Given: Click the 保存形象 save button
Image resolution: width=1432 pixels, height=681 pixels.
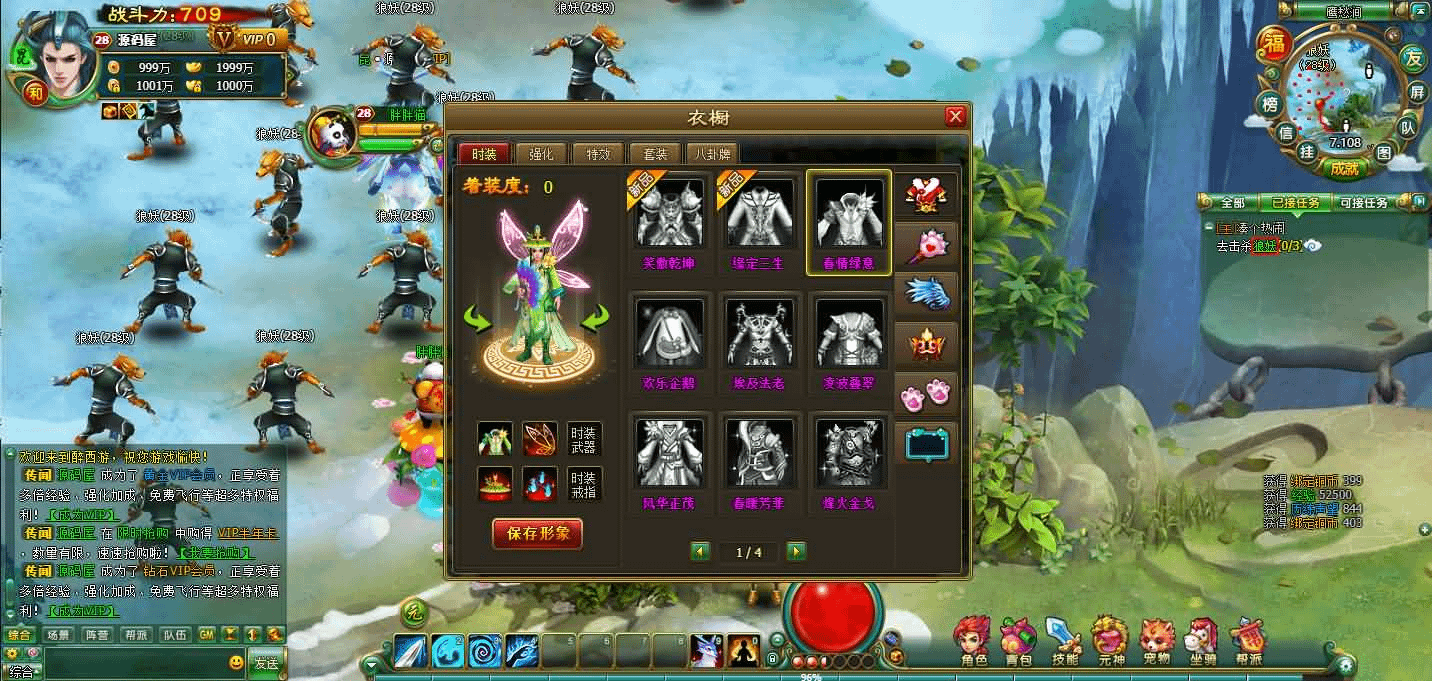Looking at the screenshot, I should pyautogui.click(x=537, y=533).
